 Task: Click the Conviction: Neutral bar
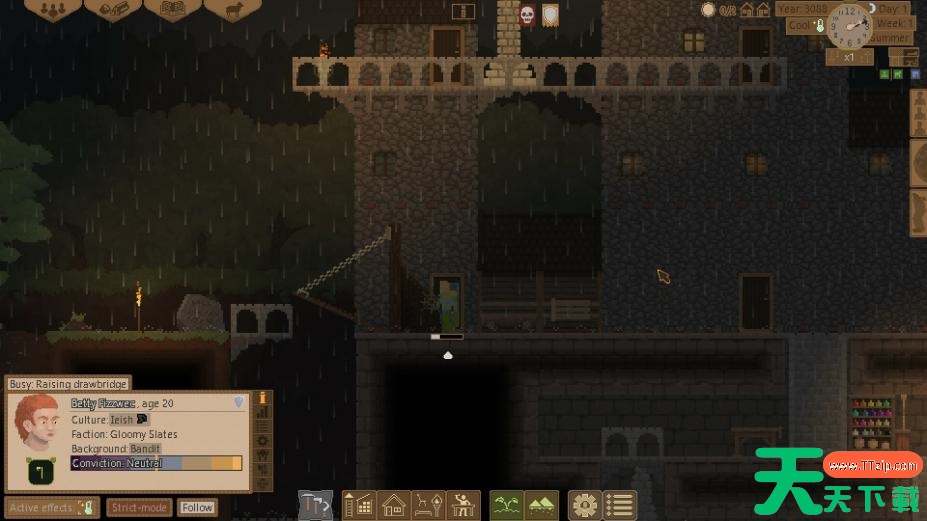(156, 464)
